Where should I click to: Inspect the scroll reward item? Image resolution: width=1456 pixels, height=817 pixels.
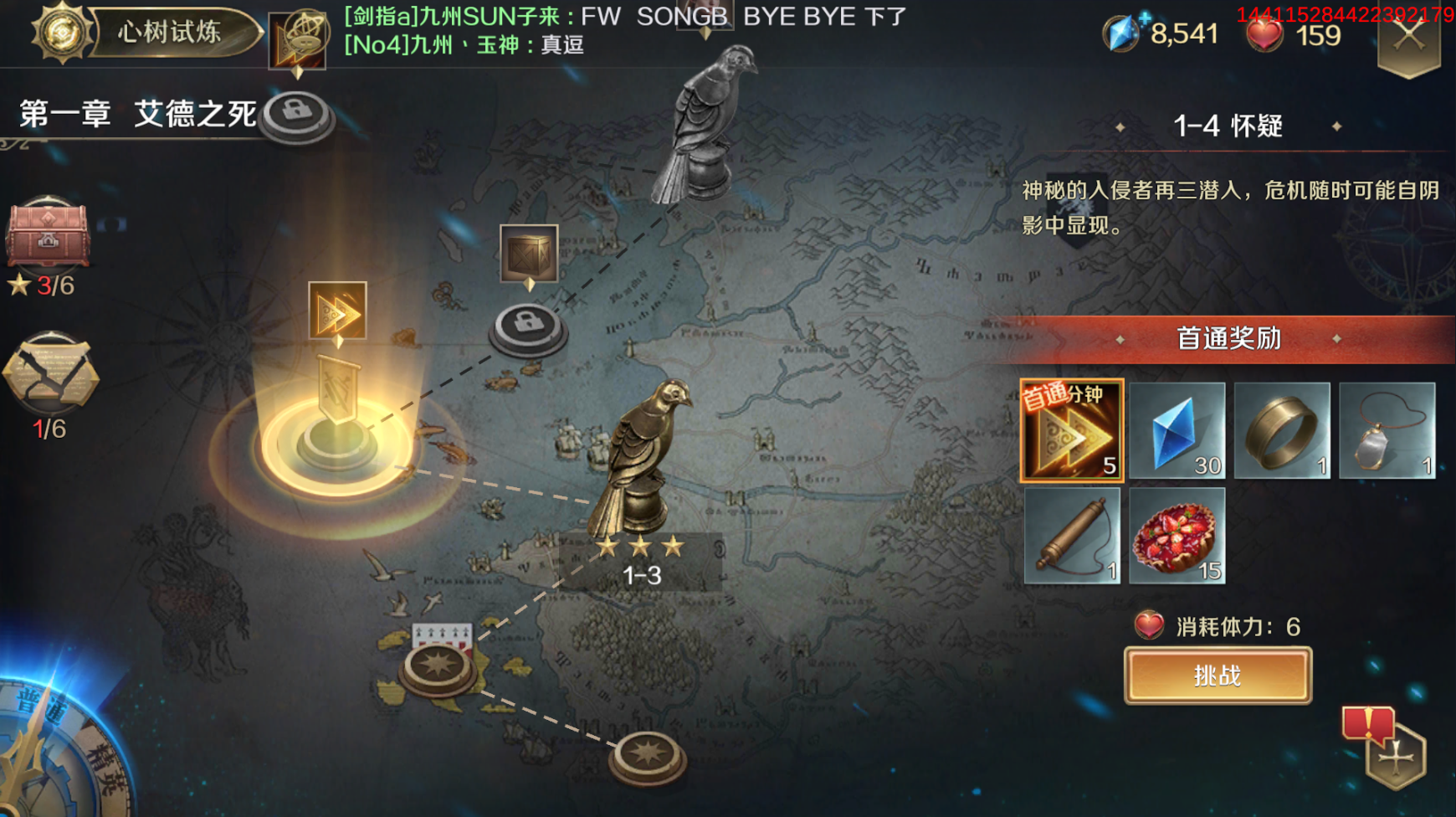[x=1072, y=536]
